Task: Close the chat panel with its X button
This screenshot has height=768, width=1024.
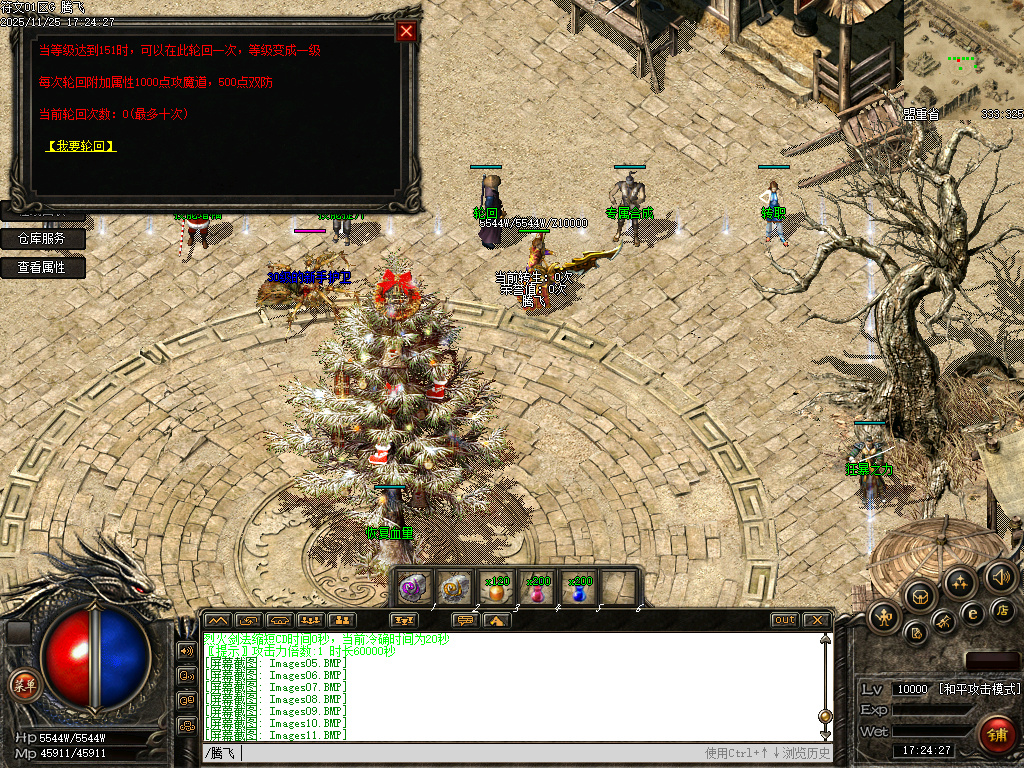Action: coord(817,620)
